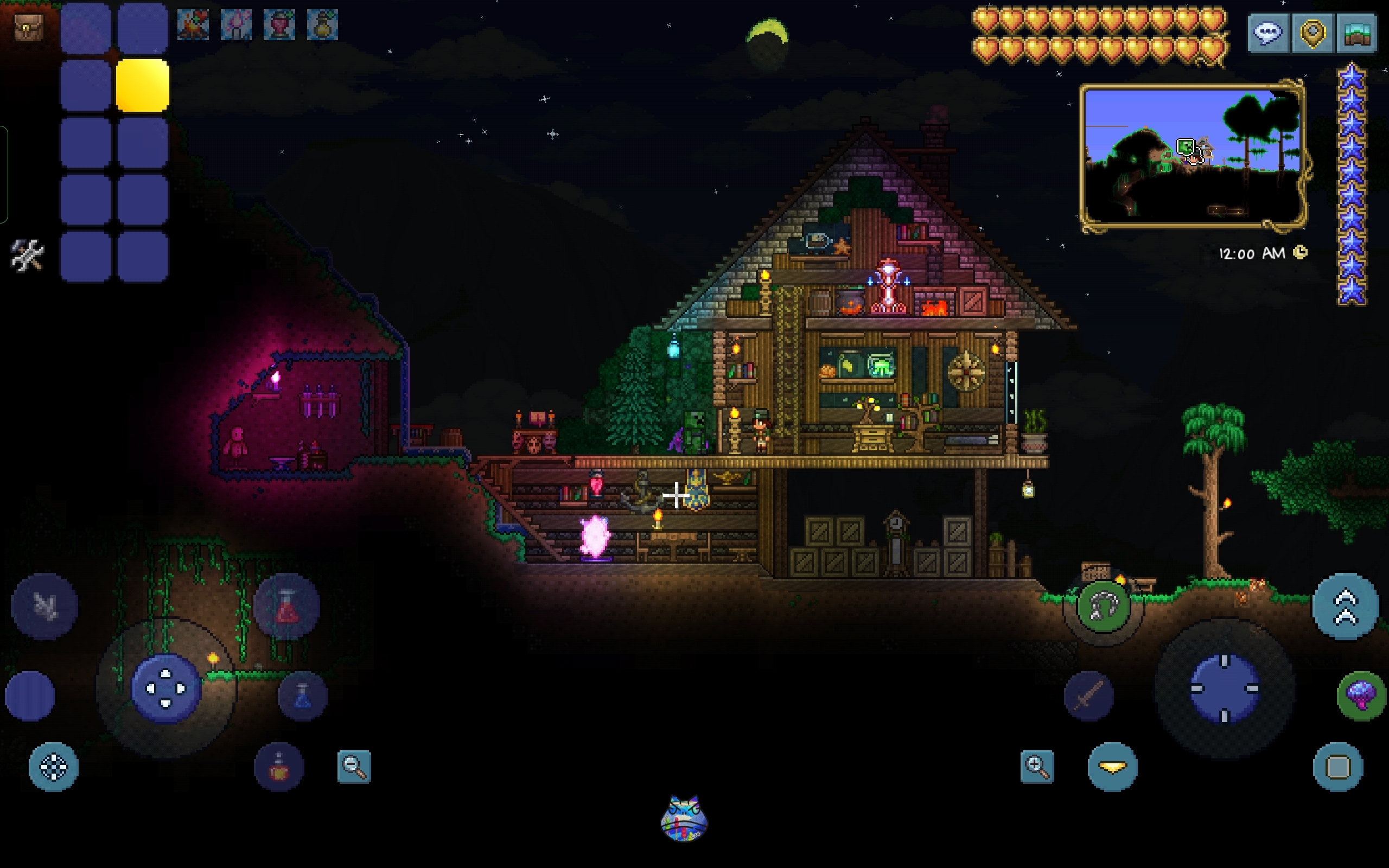The image size is (1389, 868).
Task: Tap the minimap
Action: (1193, 155)
